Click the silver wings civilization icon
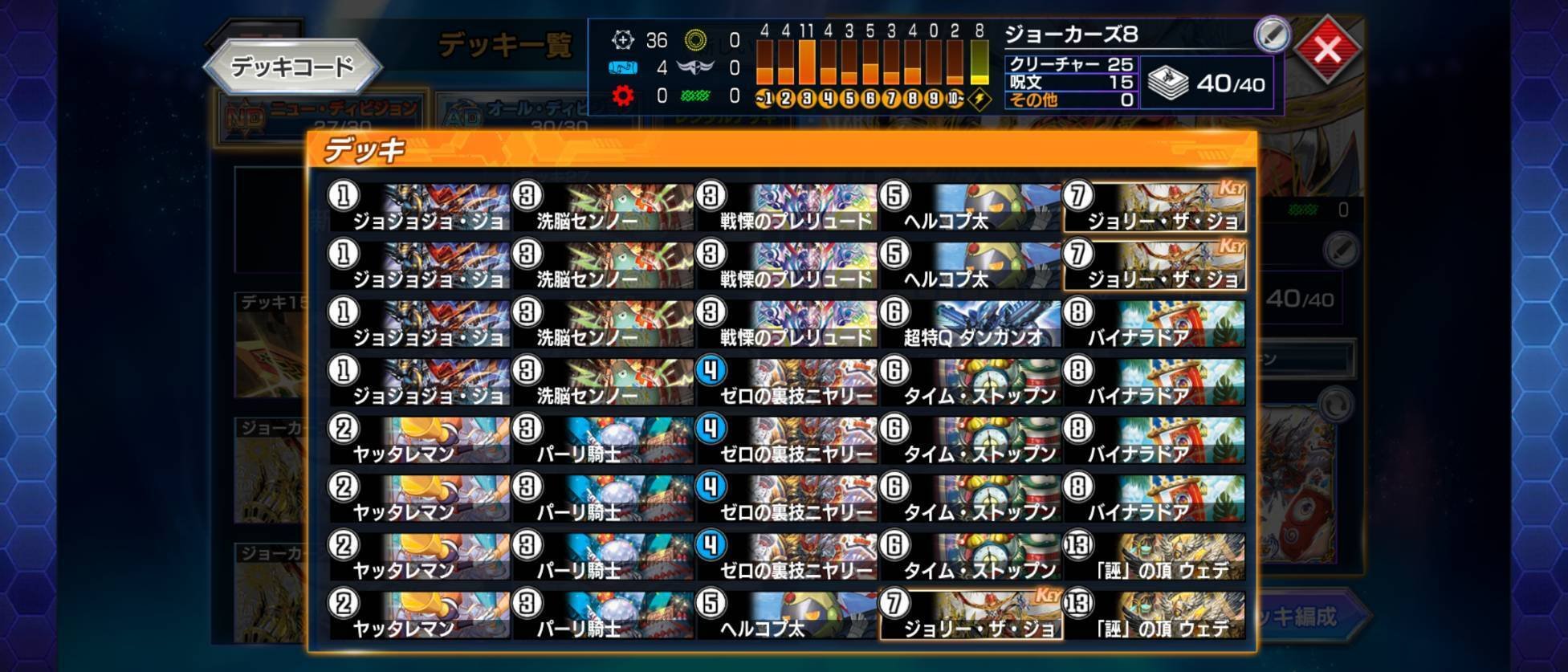Image resolution: width=1568 pixels, height=672 pixels. [694, 67]
